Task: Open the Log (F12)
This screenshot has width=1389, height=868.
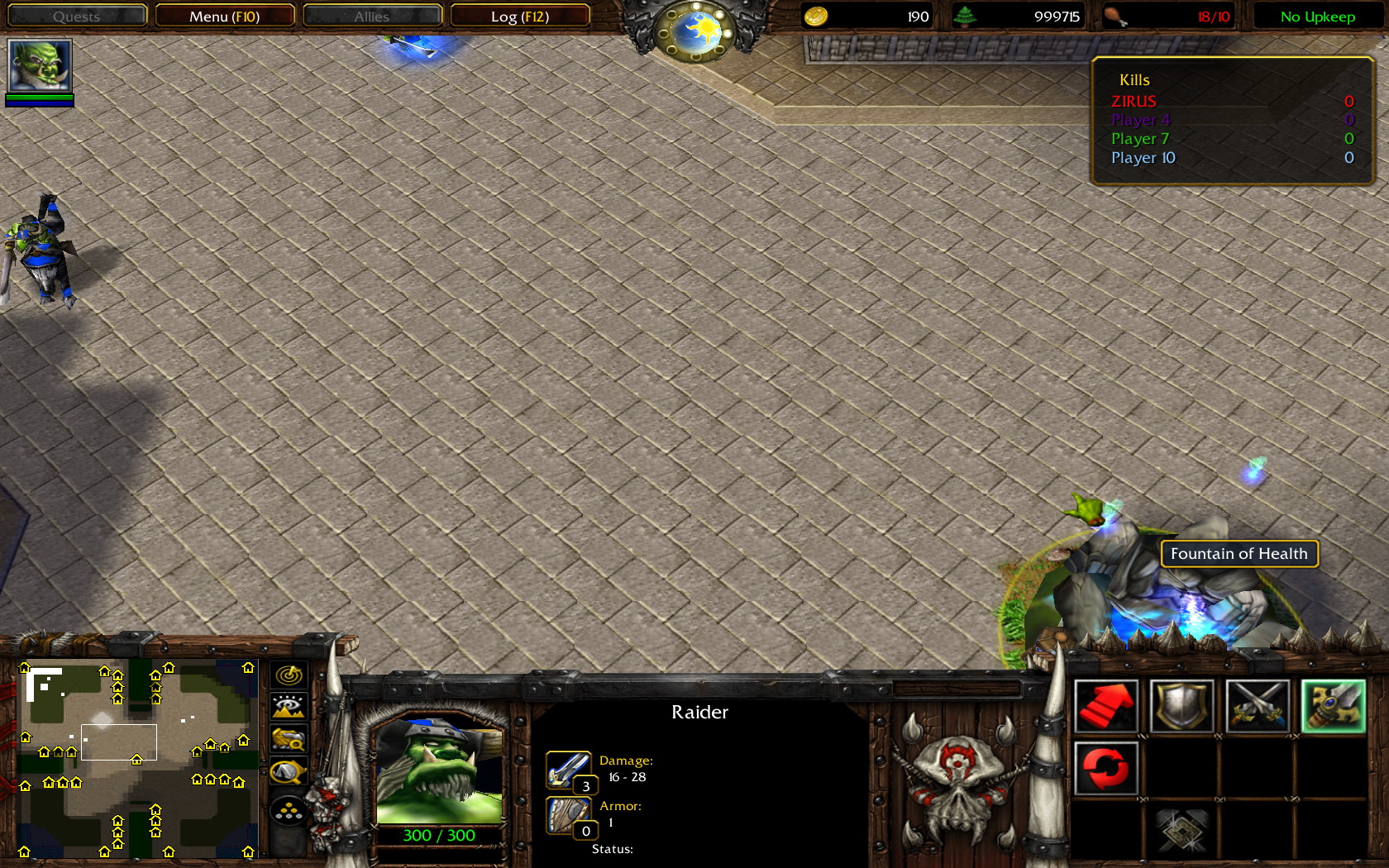Action: (521, 16)
